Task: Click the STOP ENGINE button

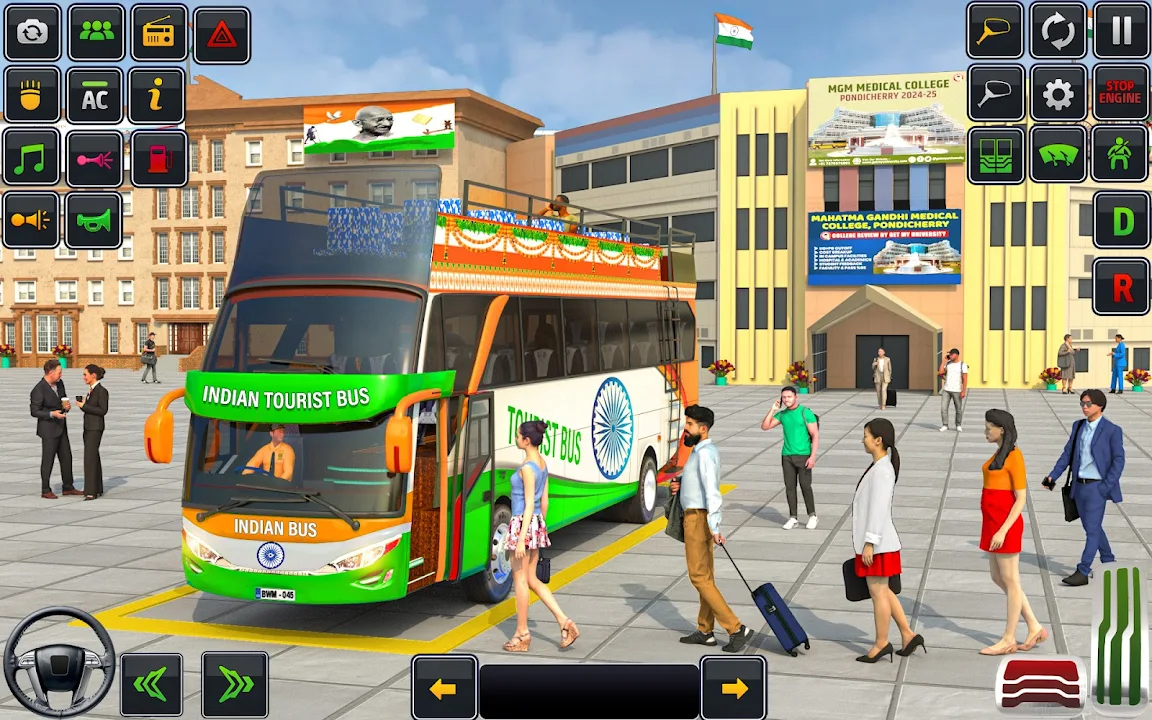Action: [x=1120, y=93]
